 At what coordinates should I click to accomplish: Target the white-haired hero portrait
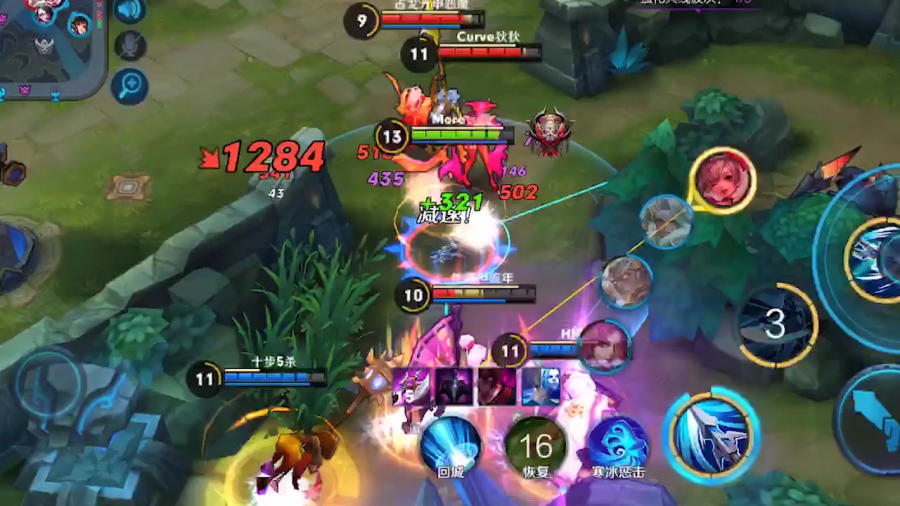666,221
